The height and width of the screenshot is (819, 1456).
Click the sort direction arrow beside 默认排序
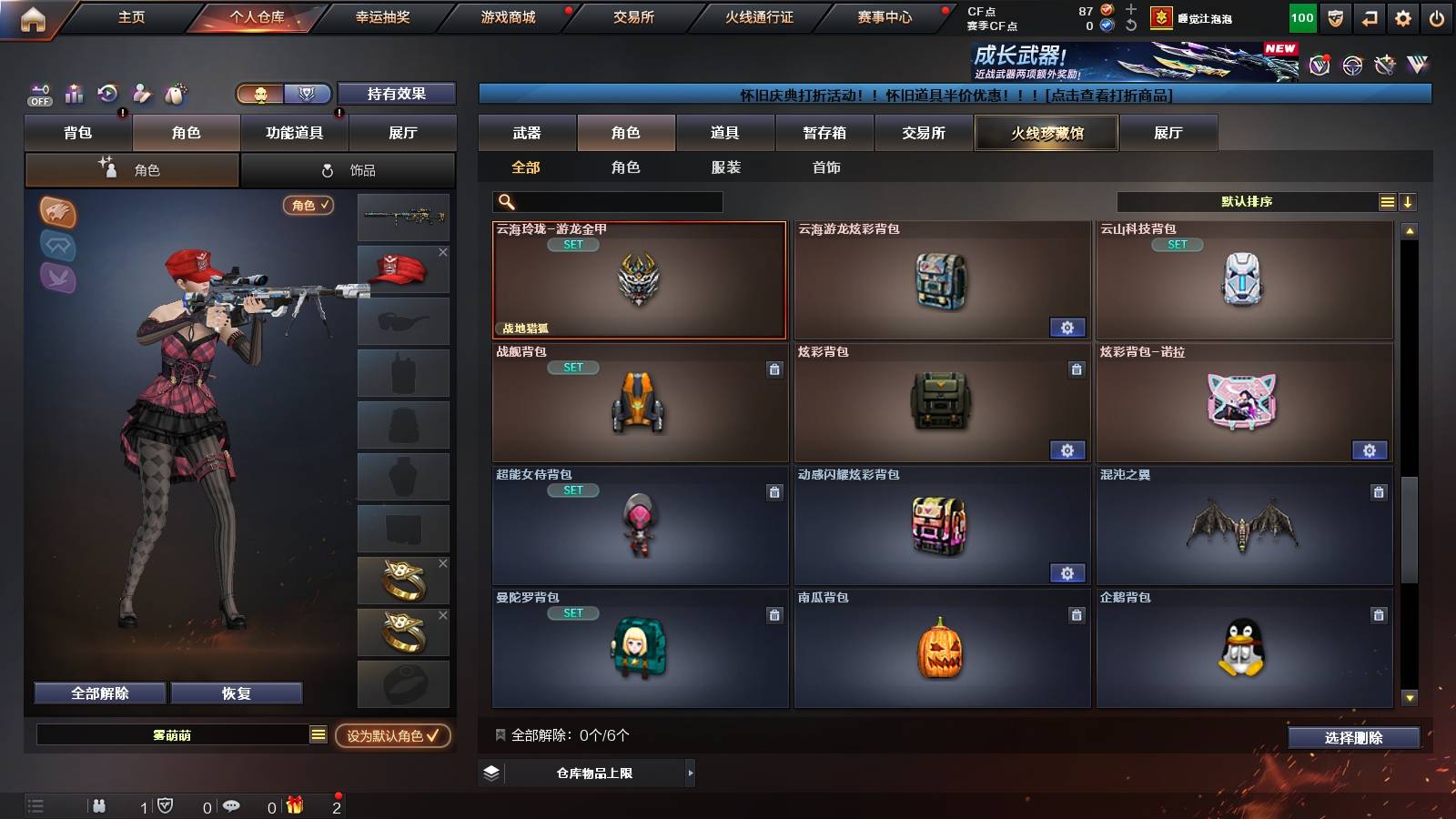point(1408,201)
